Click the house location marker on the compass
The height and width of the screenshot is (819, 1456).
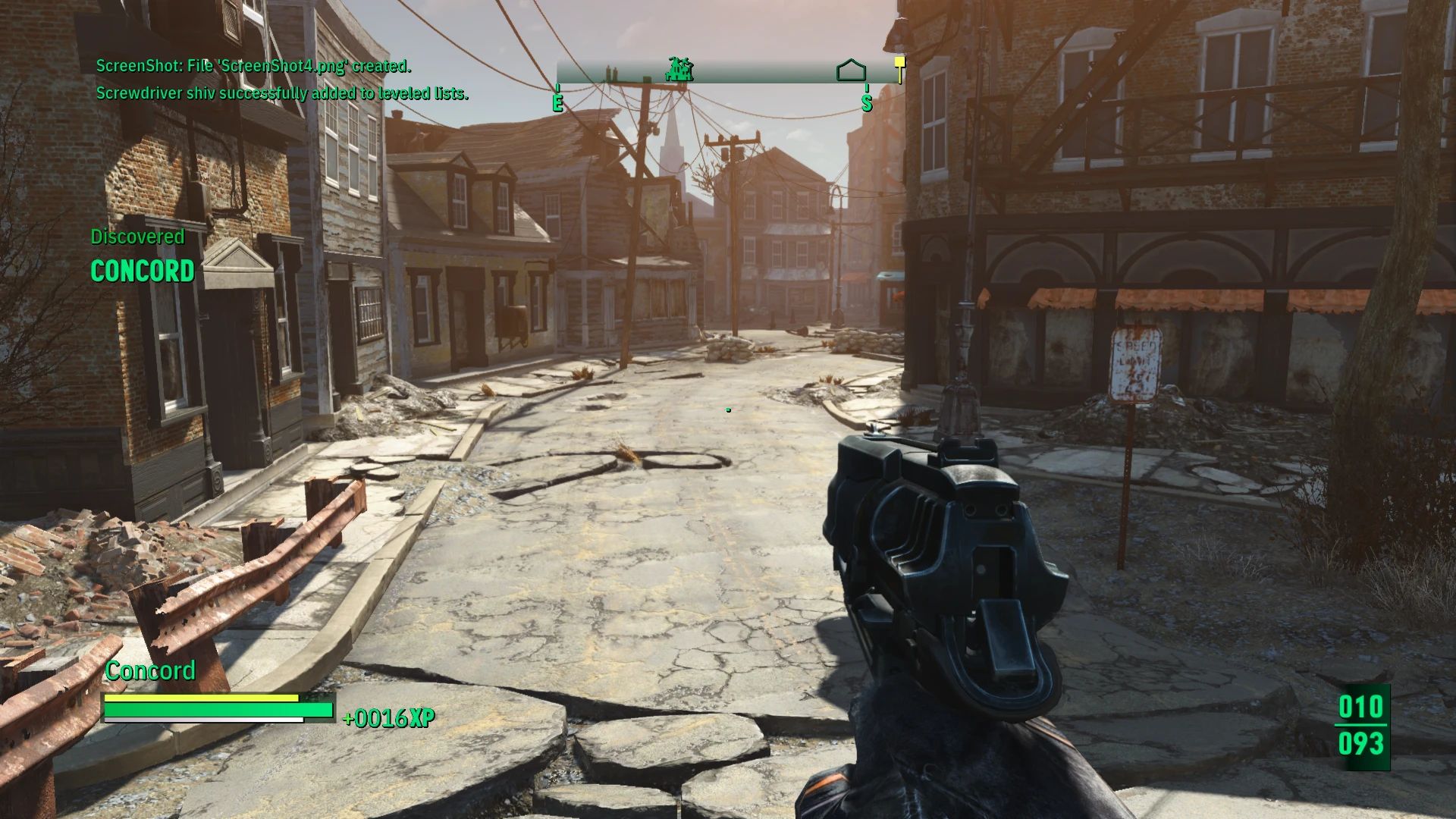pyautogui.click(x=852, y=70)
